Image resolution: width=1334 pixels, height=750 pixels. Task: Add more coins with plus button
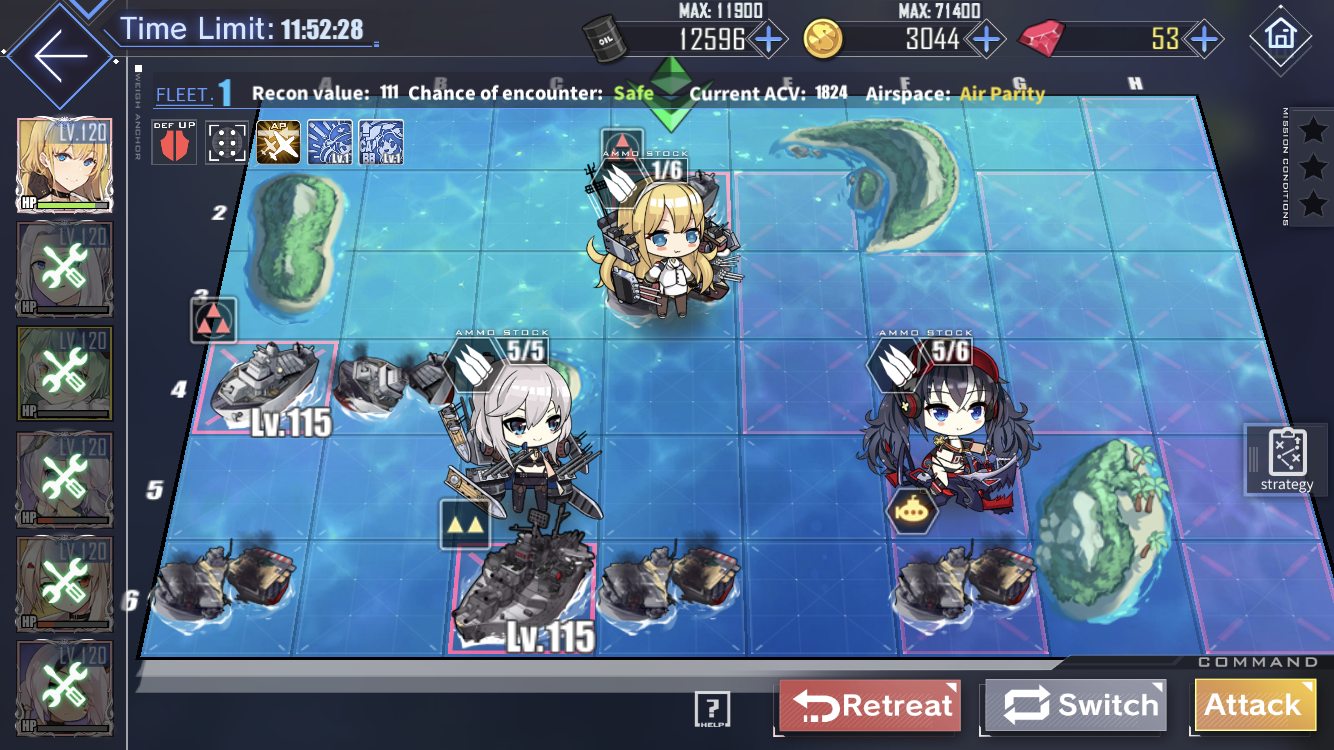tap(985, 39)
